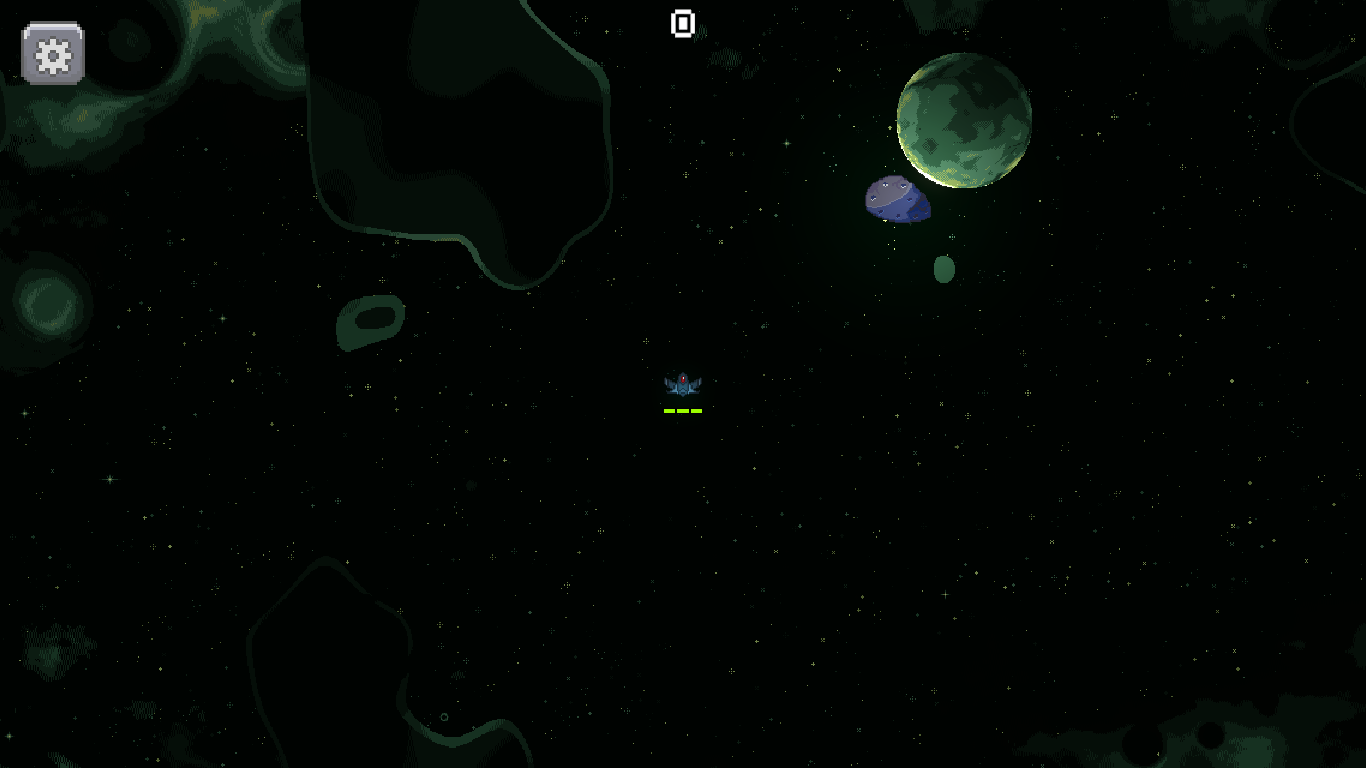The height and width of the screenshot is (768, 1366).
Task: Click the small green orb below the asteroid
Action: click(943, 269)
